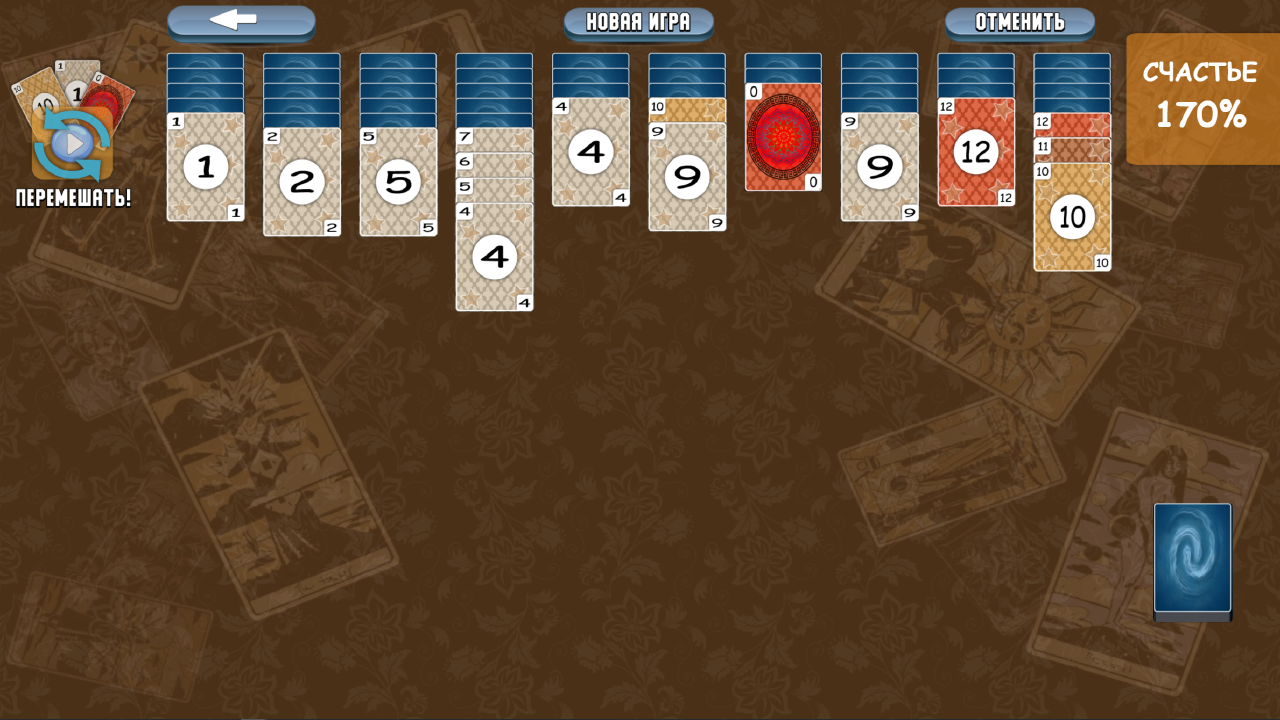Select the card numbered 2
The width and height of the screenshot is (1280, 720).
(302, 183)
